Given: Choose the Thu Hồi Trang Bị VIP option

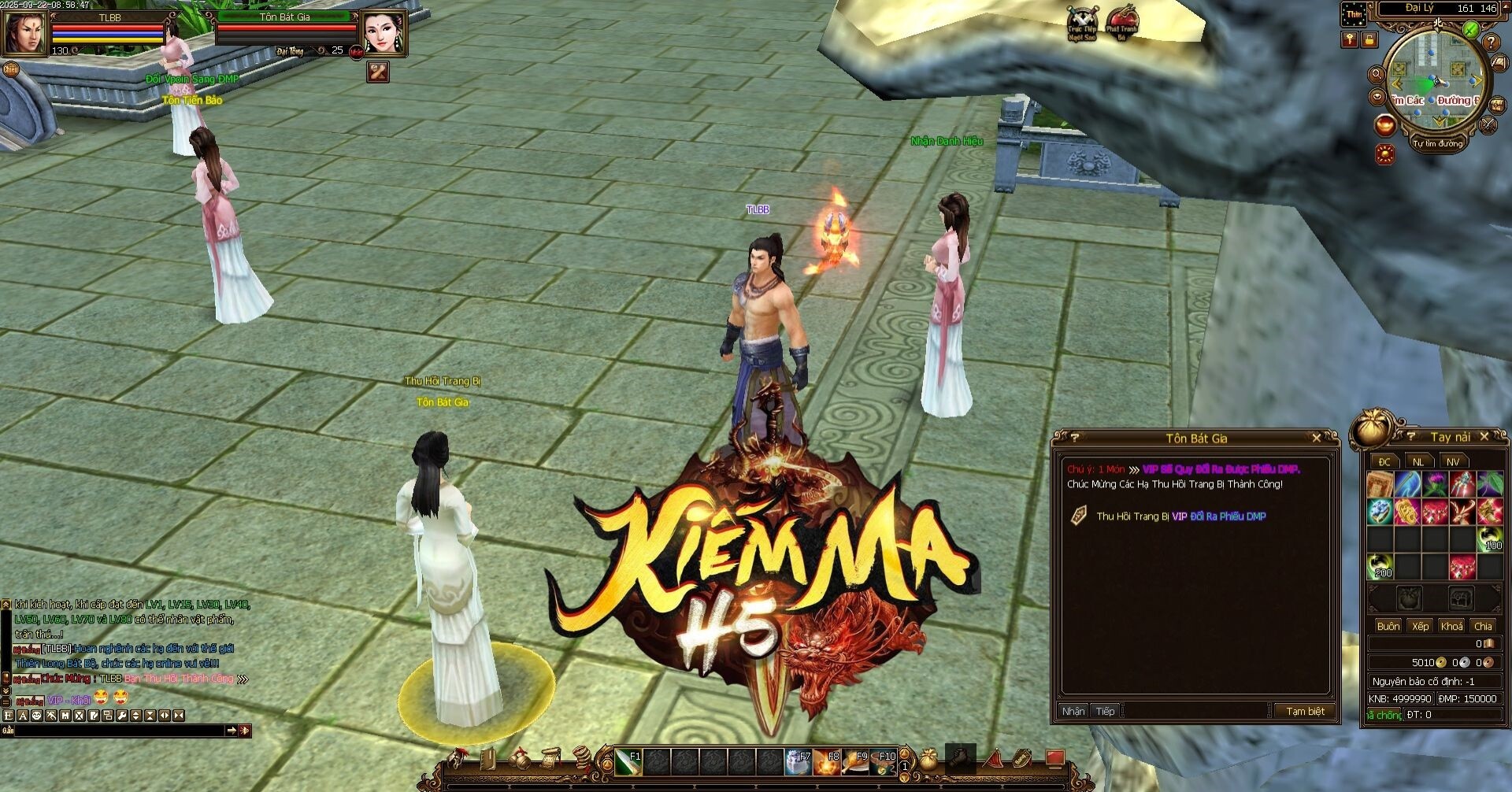Looking at the screenshot, I should [x=1180, y=516].
